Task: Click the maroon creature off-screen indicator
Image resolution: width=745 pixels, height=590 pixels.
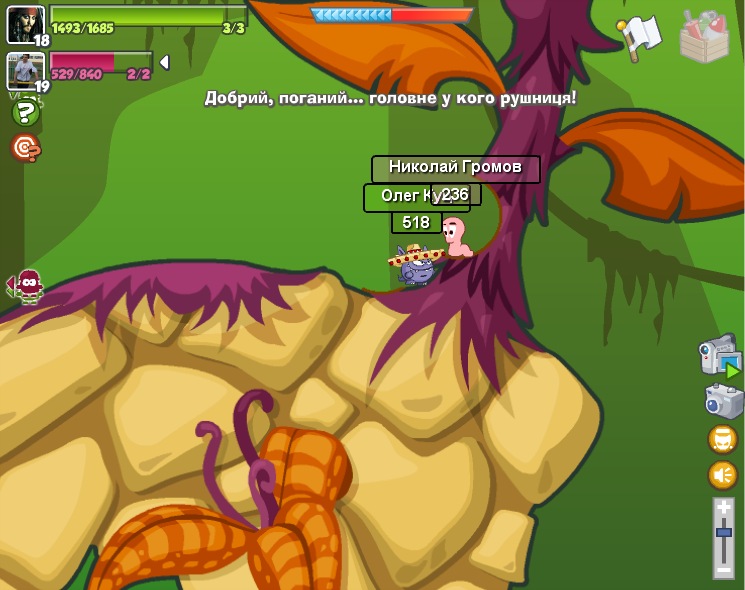Action: pos(27,286)
